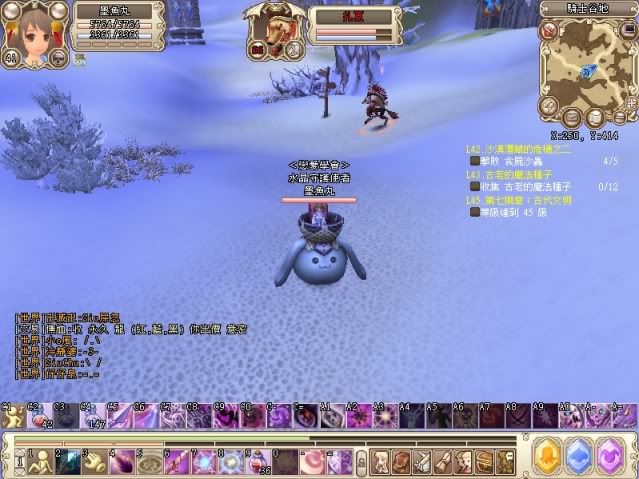Open the player character portrait
This screenshot has width=639, height=479.
pyautogui.click(x=33, y=33)
